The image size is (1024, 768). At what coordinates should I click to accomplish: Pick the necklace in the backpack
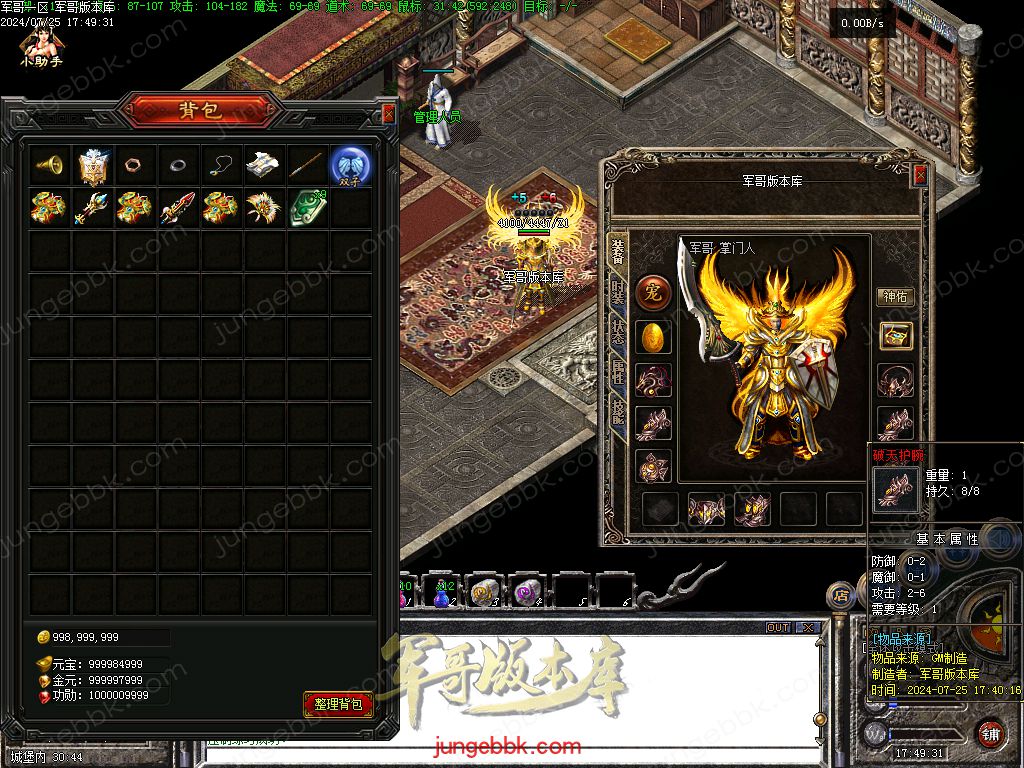click(220, 165)
